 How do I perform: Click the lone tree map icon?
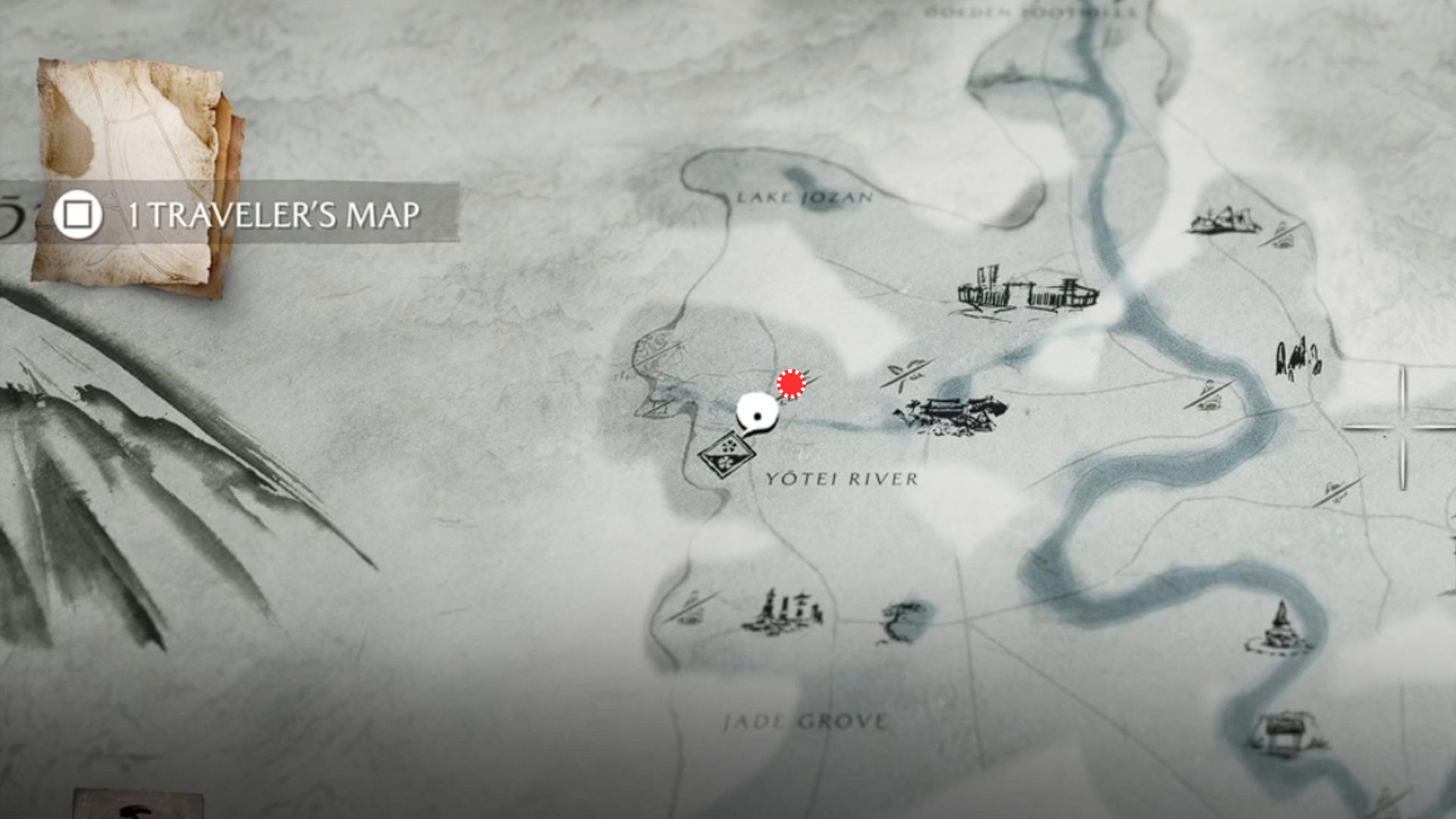902,620
